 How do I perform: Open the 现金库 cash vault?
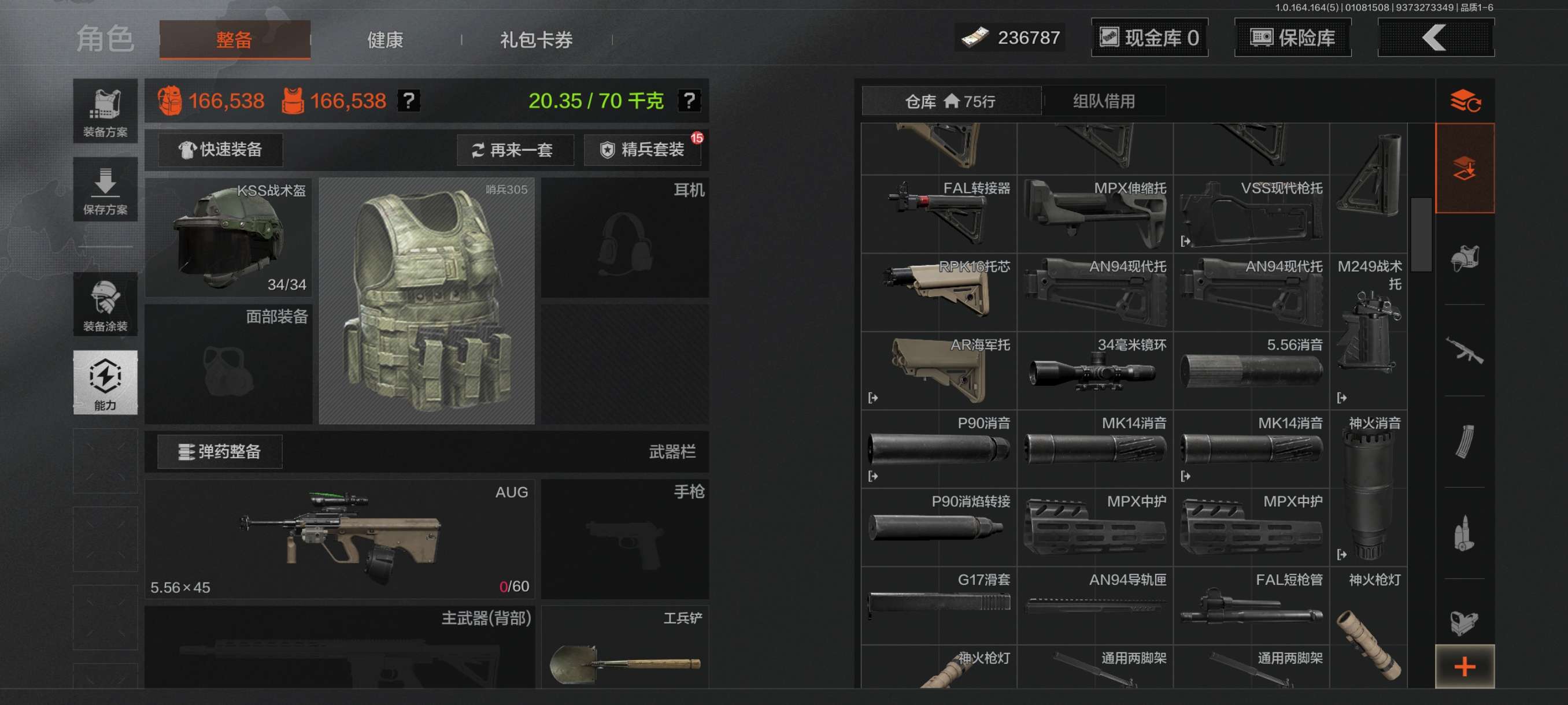click(1149, 38)
